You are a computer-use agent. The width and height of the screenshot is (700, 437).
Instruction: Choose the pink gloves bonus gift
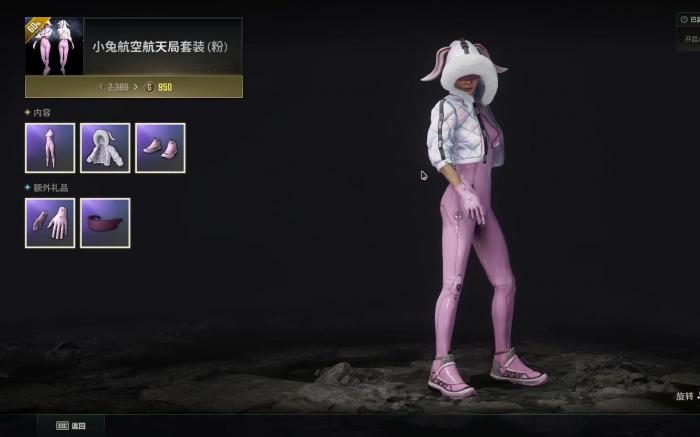[50, 222]
